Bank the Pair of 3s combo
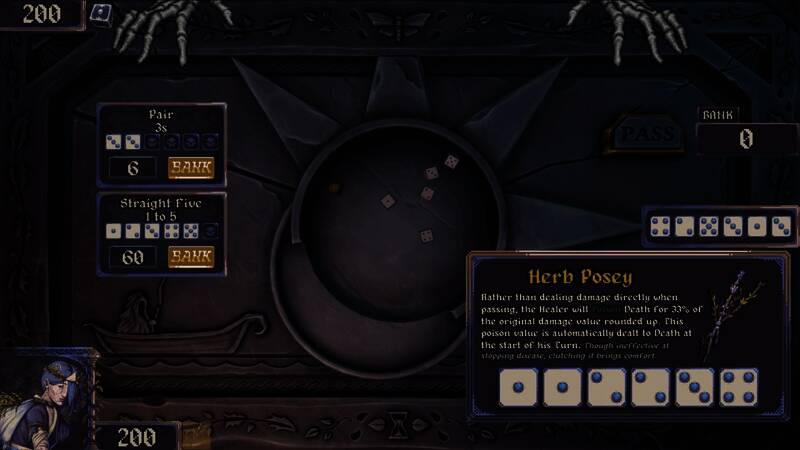800x450 pixels. pos(190,168)
